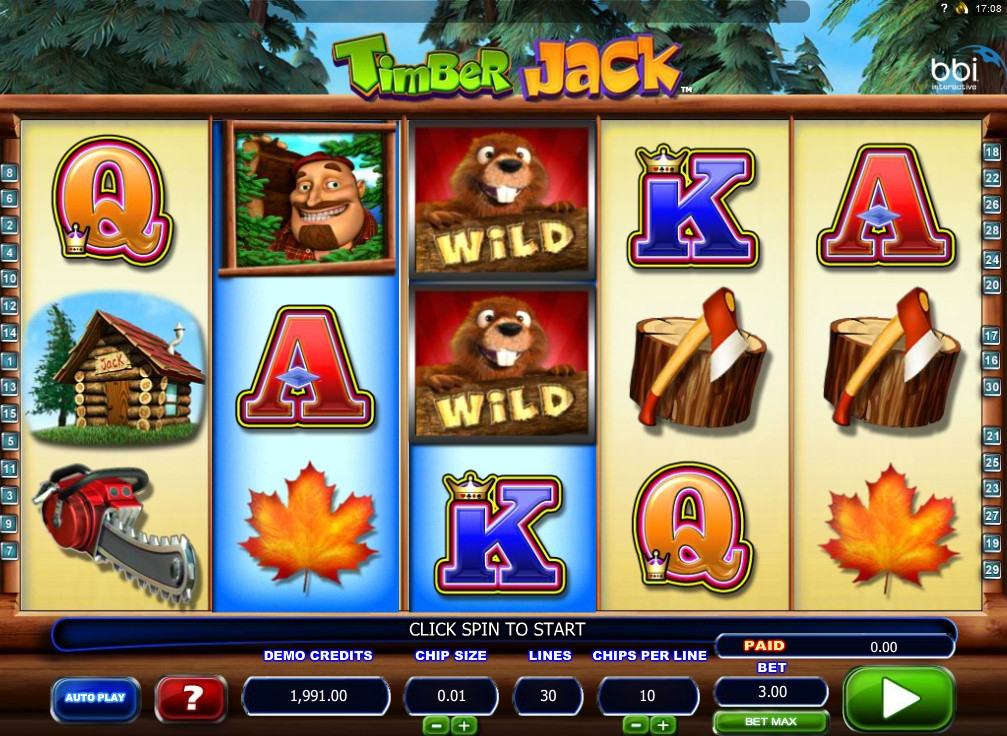Select the payline 1 marker
The image size is (1007, 736).
tap(10, 360)
